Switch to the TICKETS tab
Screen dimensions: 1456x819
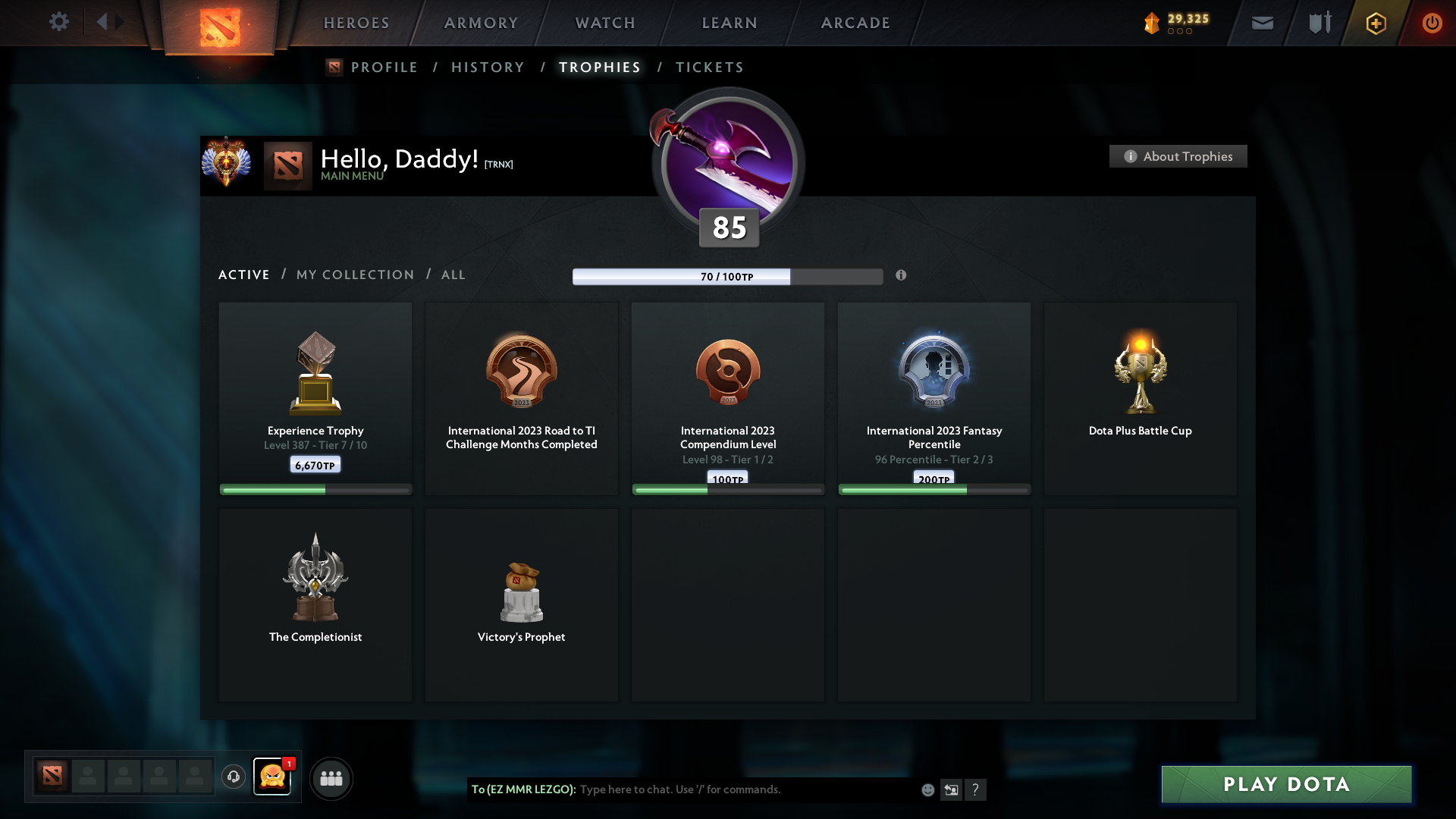pos(709,67)
